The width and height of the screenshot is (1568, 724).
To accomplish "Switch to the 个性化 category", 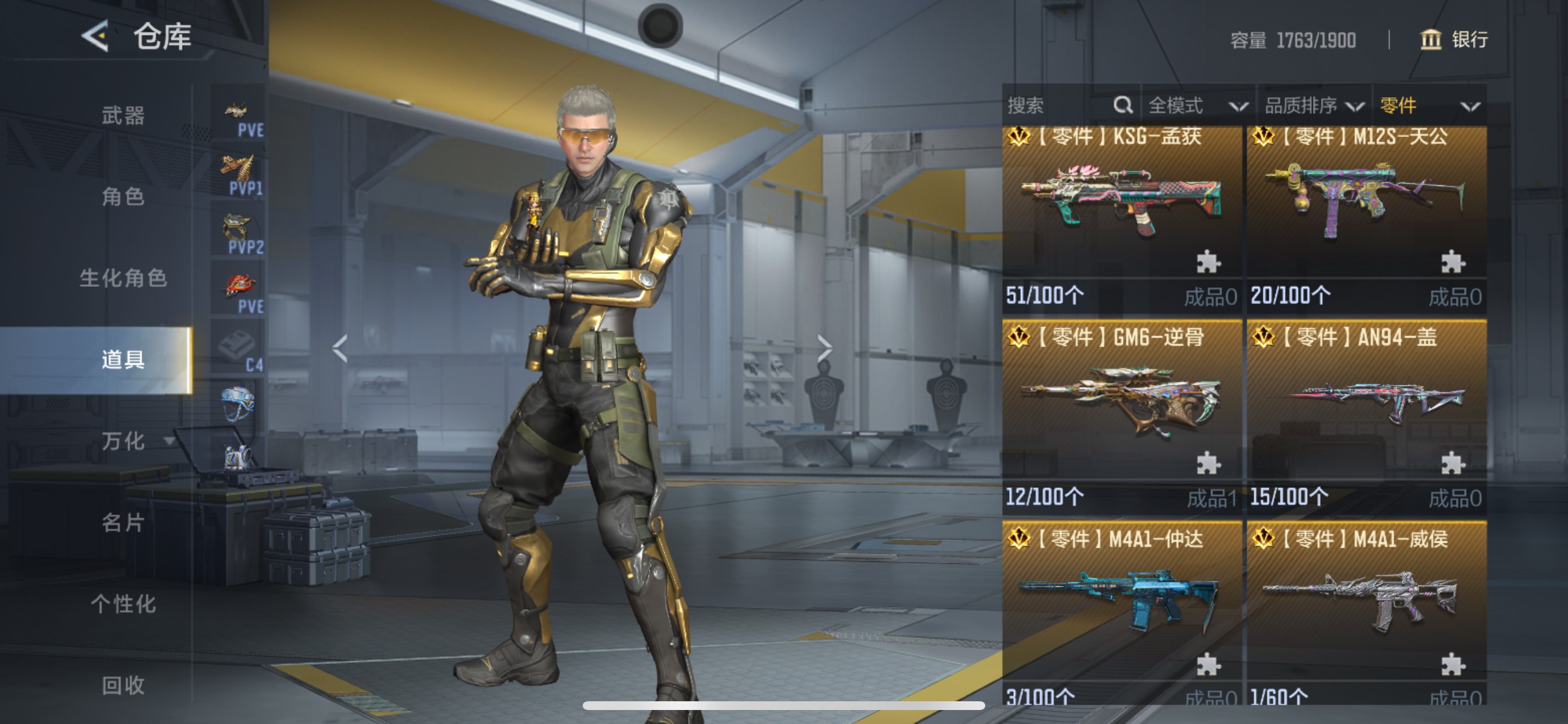I will pyautogui.click(x=123, y=603).
